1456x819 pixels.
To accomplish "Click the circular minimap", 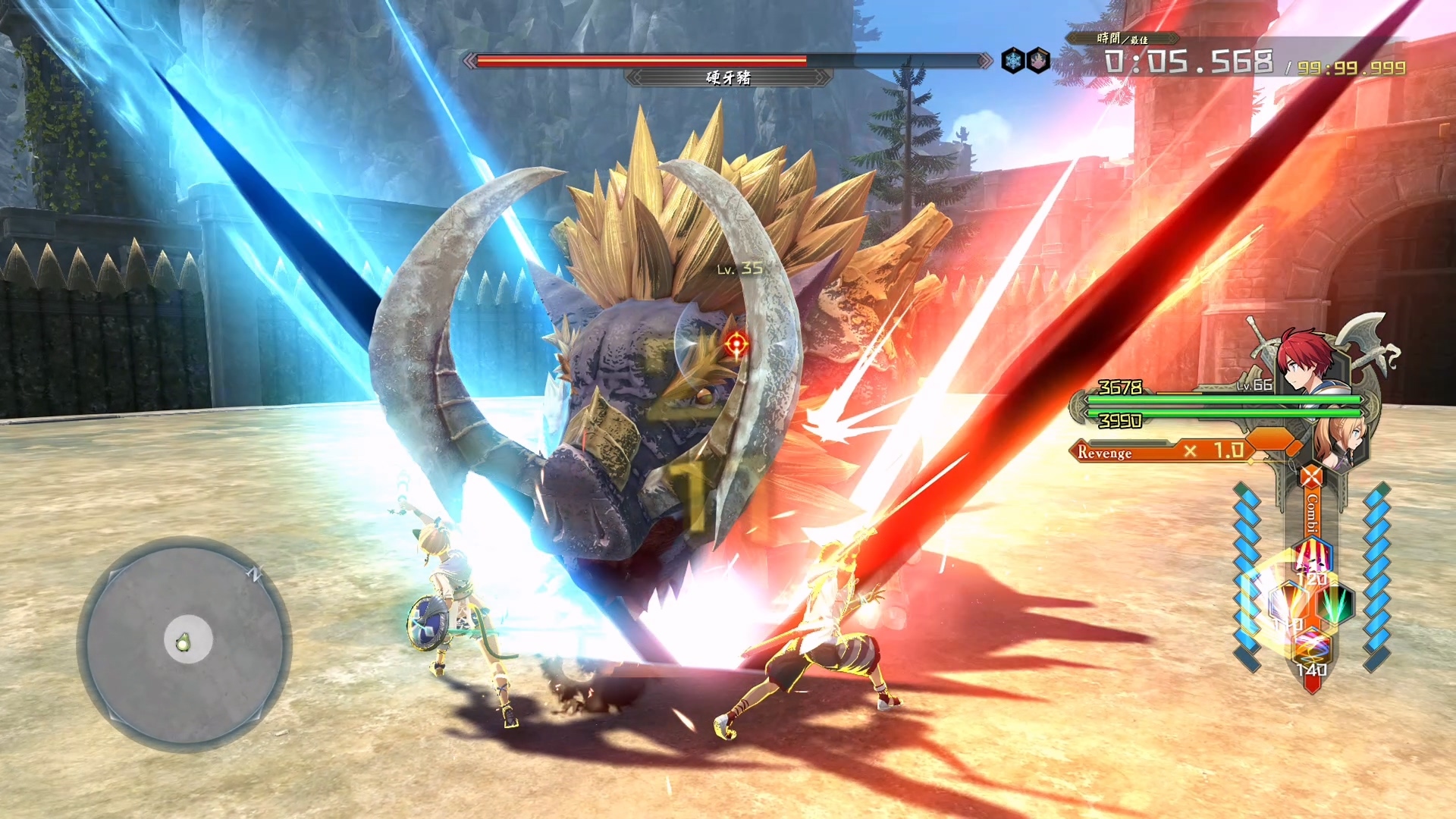I will [x=184, y=645].
